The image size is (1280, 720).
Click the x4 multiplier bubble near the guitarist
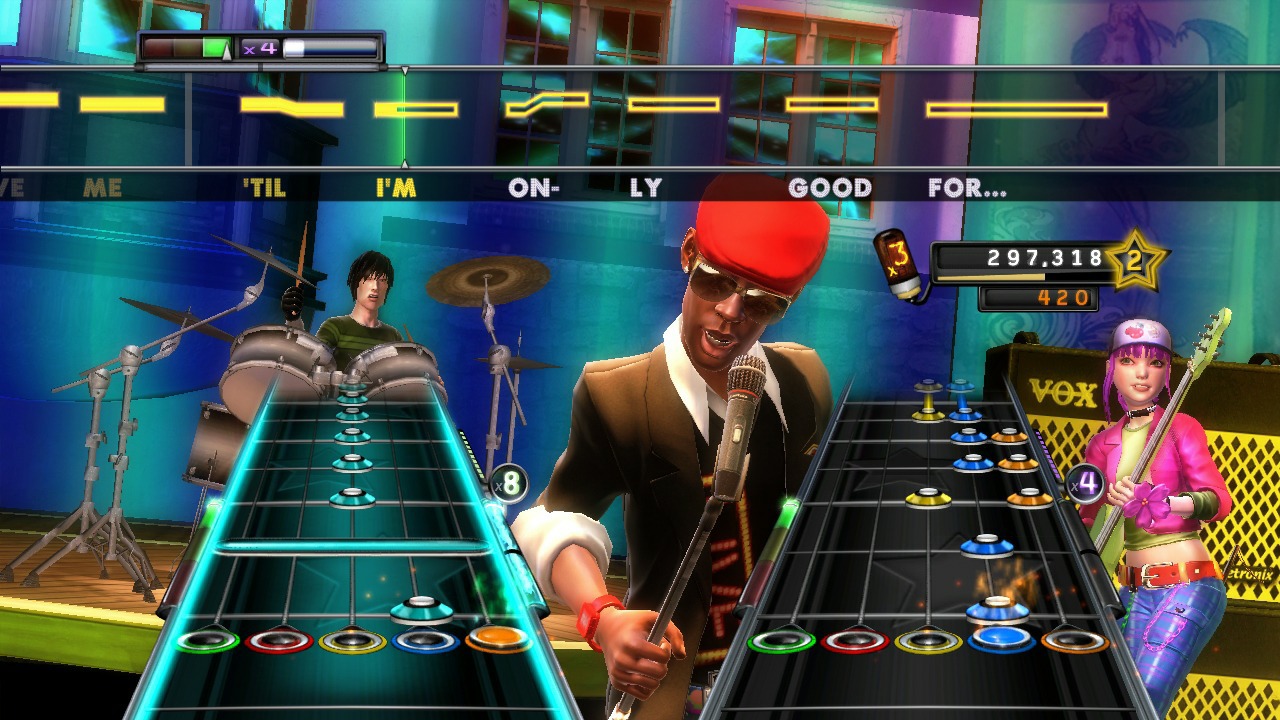tap(1084, 483)
